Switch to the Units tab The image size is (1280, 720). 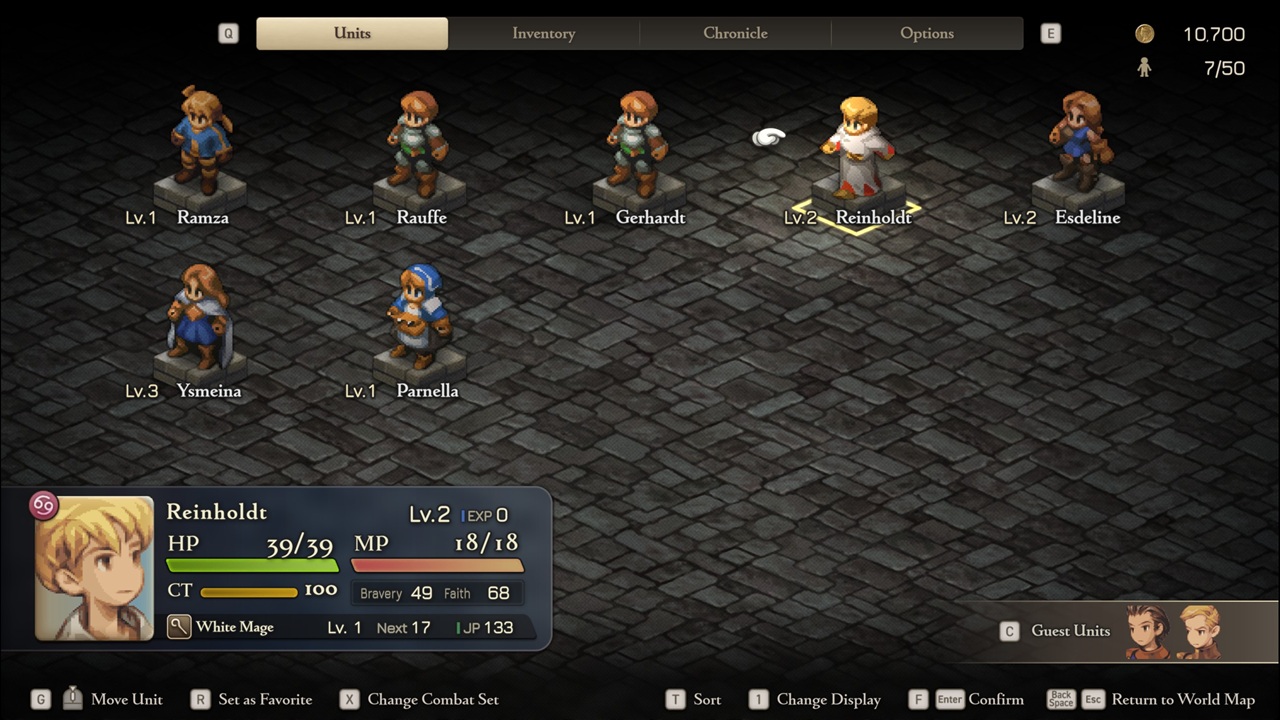tap(352, 33)
